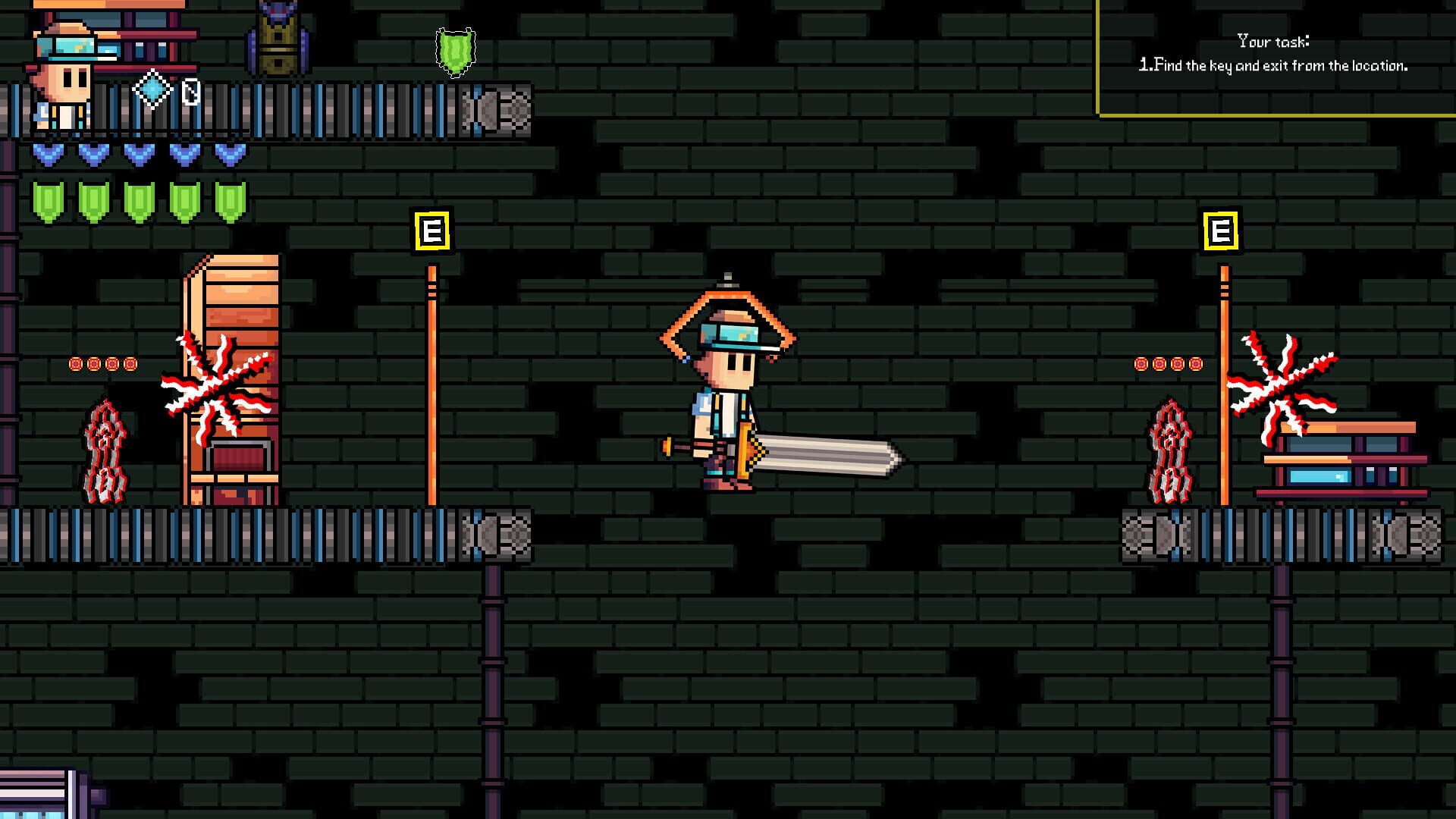This screenshot has width=1456, height=819.
Task: Toggle the left yellow E interaction sign
Action: point(433,229)
